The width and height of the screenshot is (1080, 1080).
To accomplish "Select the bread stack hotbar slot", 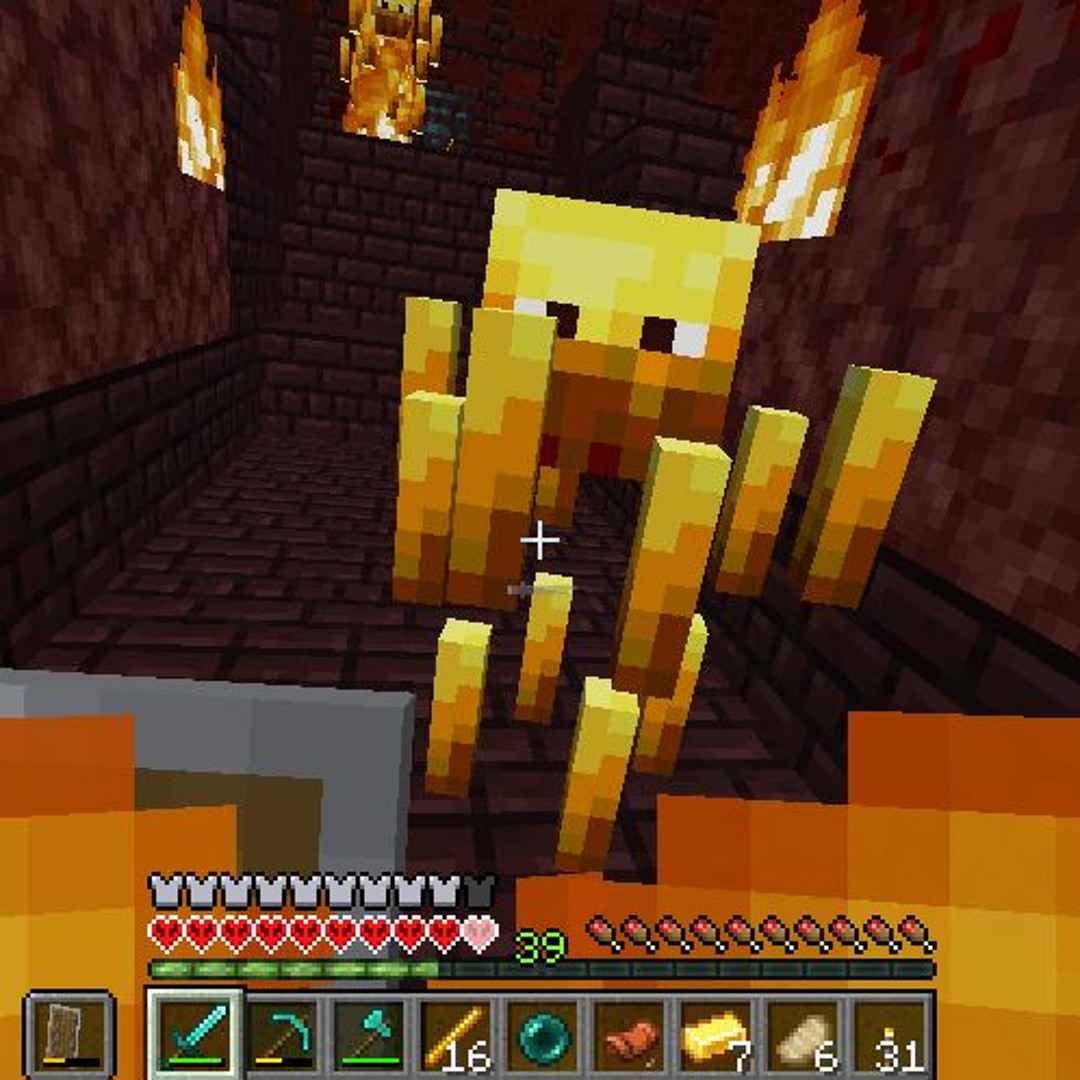I will 802,1035.
